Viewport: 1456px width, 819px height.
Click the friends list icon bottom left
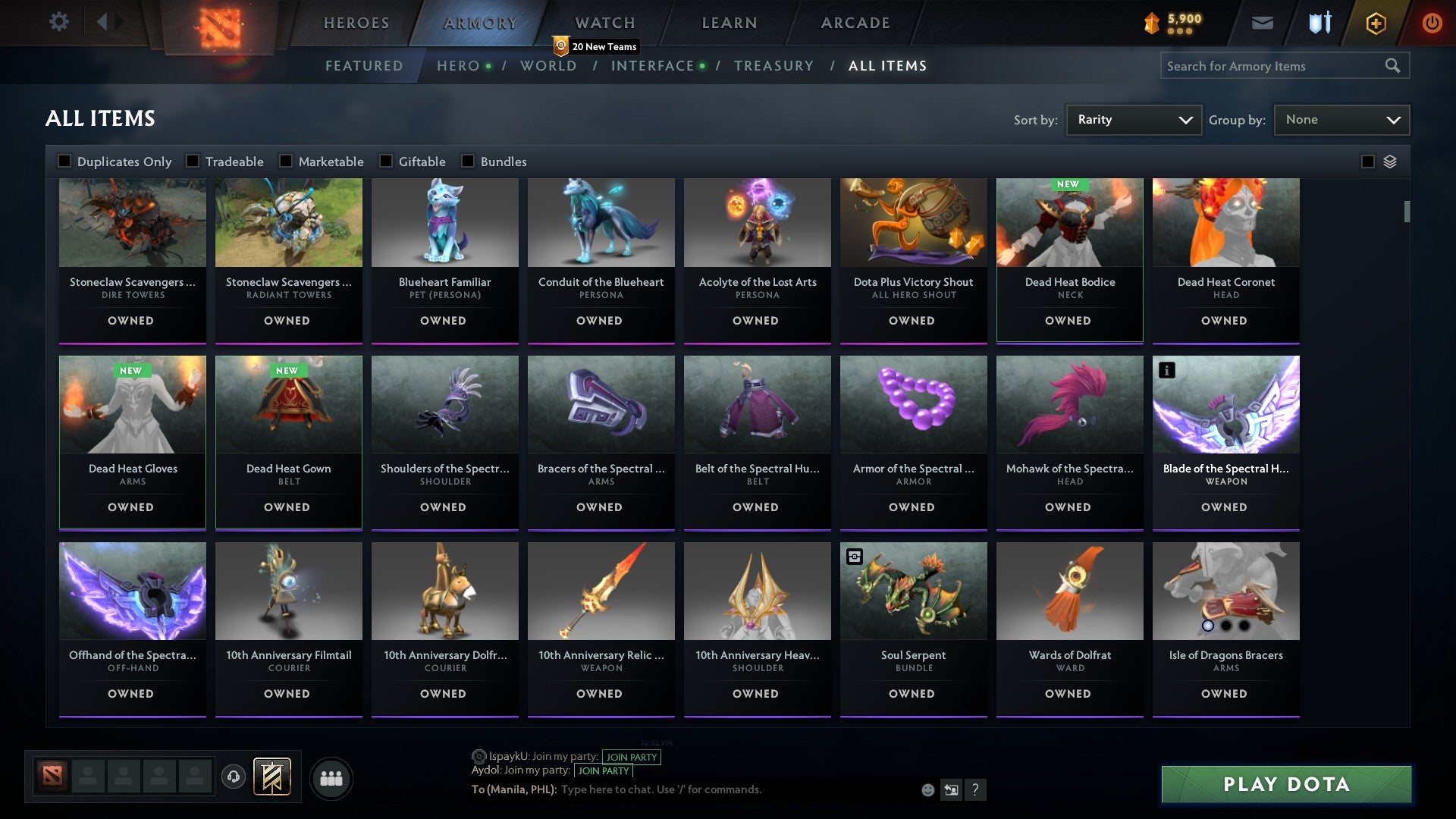[331, 777]
